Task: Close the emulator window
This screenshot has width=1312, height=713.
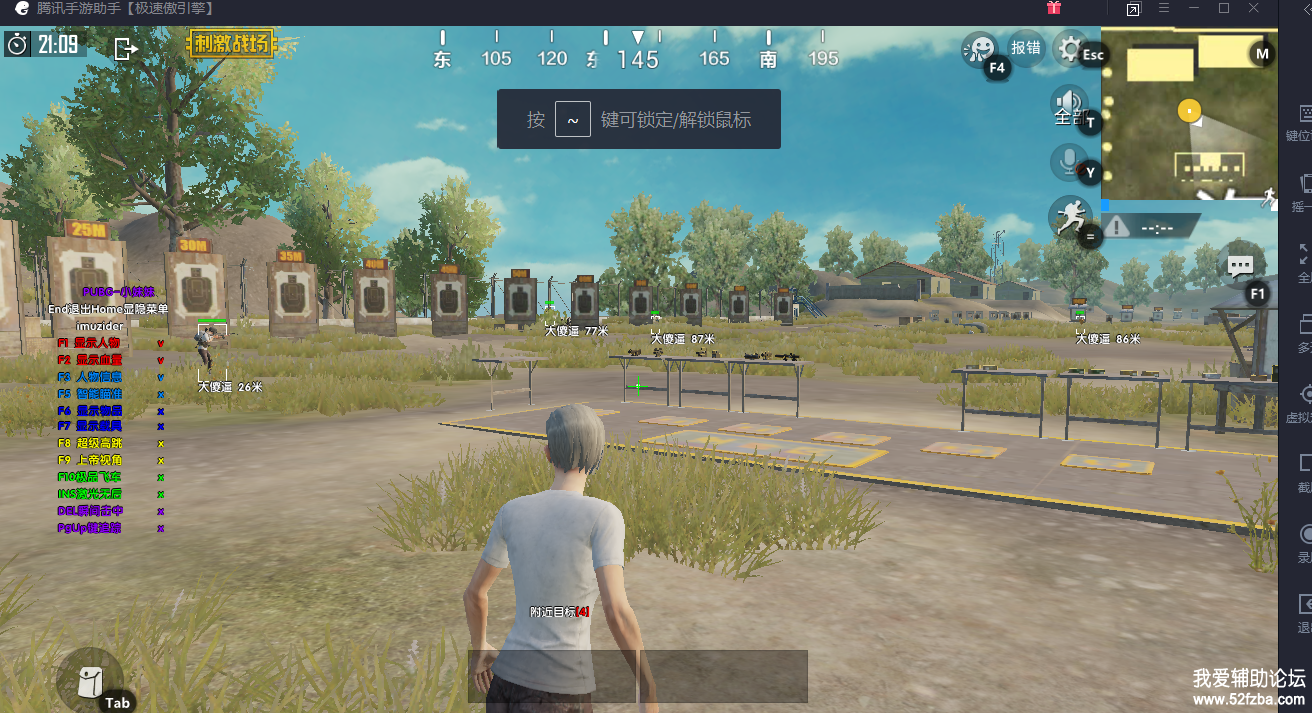Action: (1254, 9)
